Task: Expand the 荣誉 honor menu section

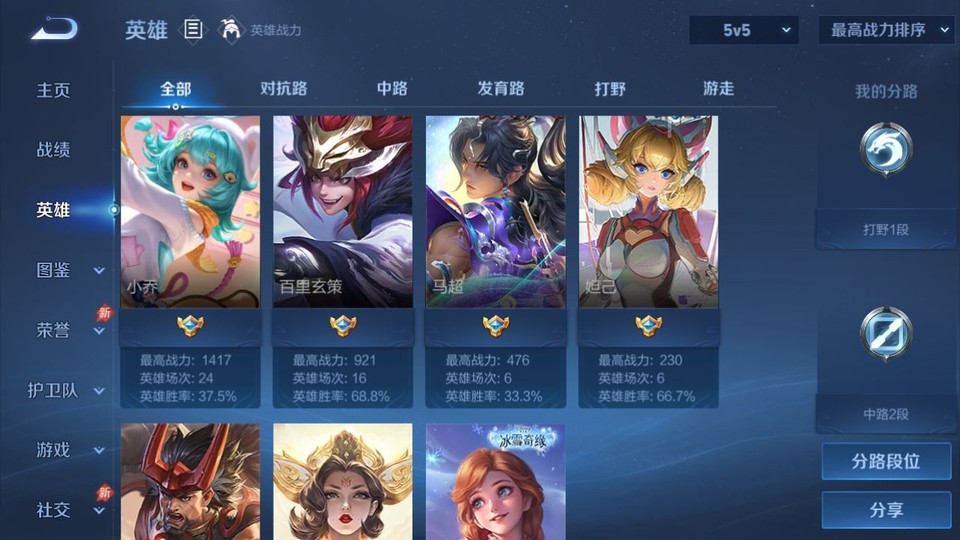Action: (67, 330)
